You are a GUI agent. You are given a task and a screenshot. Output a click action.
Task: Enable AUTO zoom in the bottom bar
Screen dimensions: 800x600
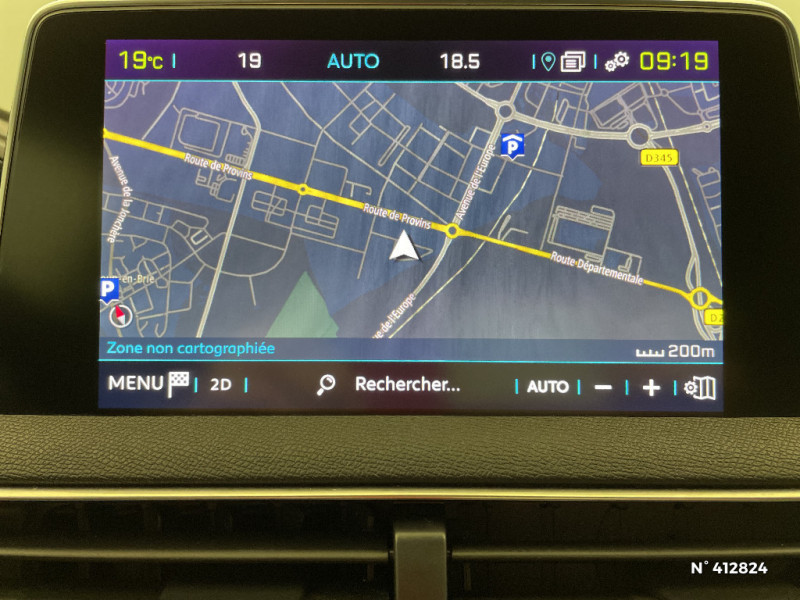click(x=547, y=386)
